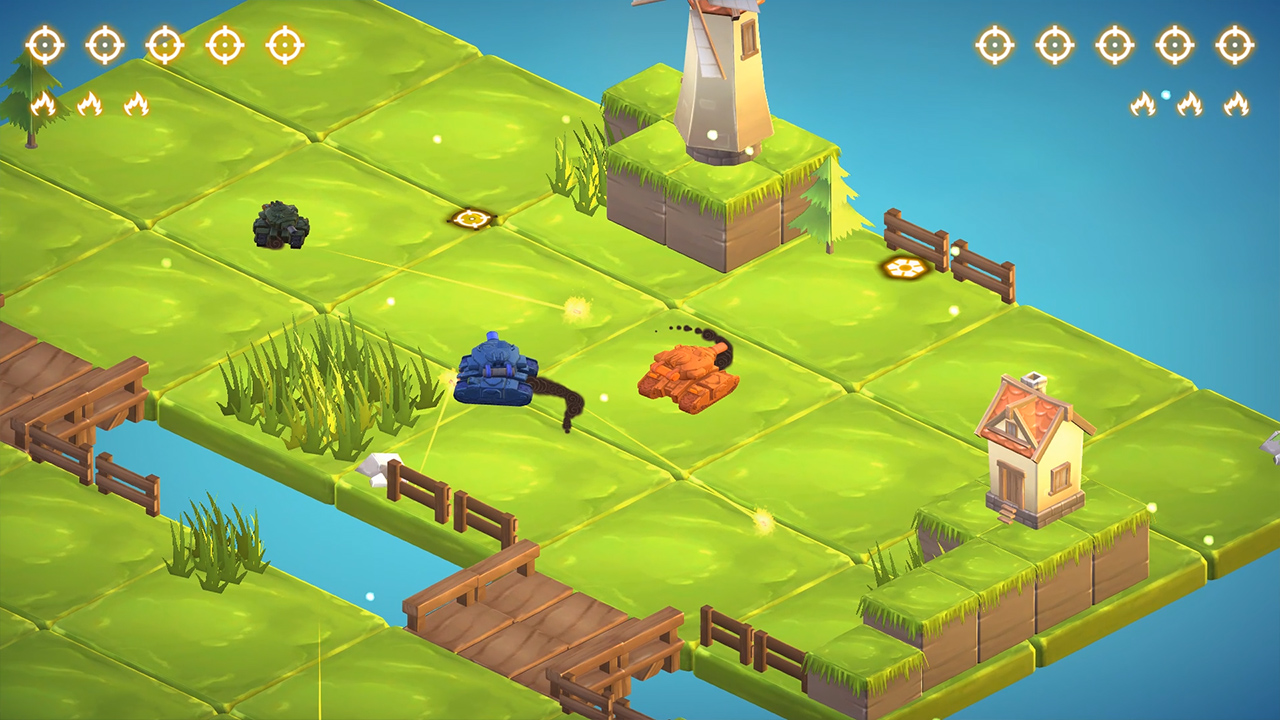
Task: Click the glowing flower pickup near the right fence
Action: (x=903, y=267)
